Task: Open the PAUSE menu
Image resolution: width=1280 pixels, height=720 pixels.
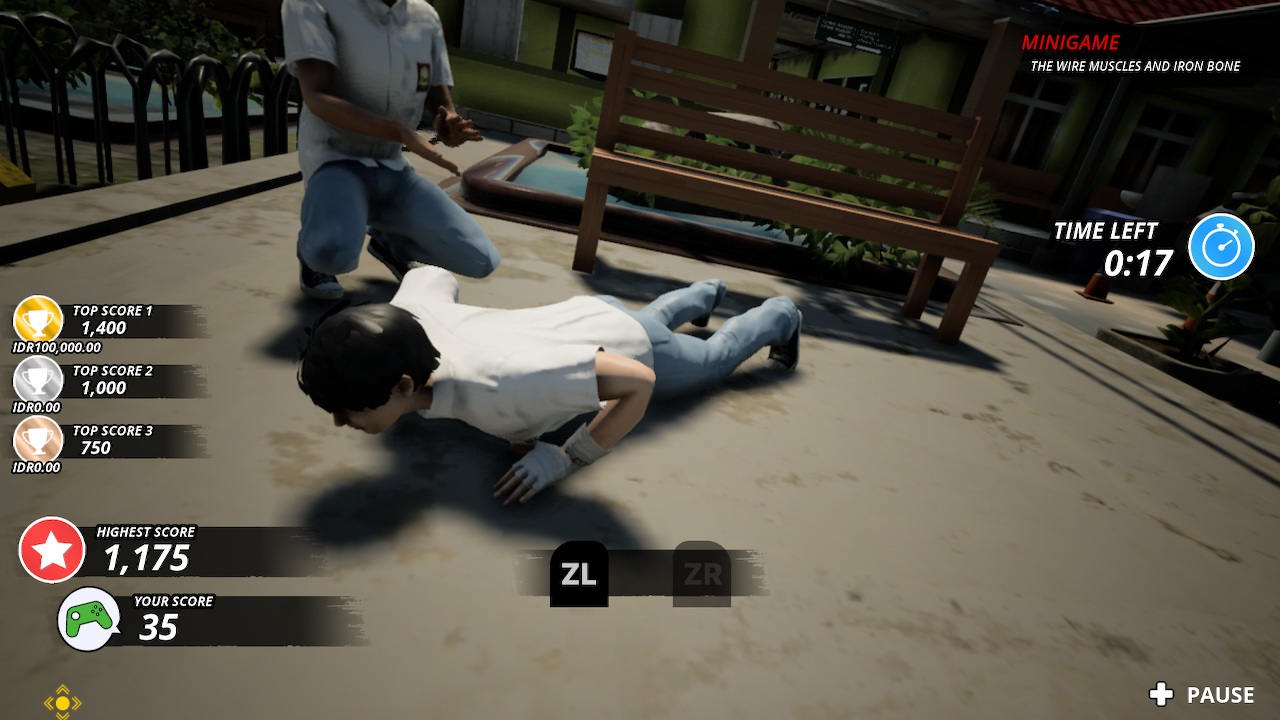Action: click(1220, 694)
